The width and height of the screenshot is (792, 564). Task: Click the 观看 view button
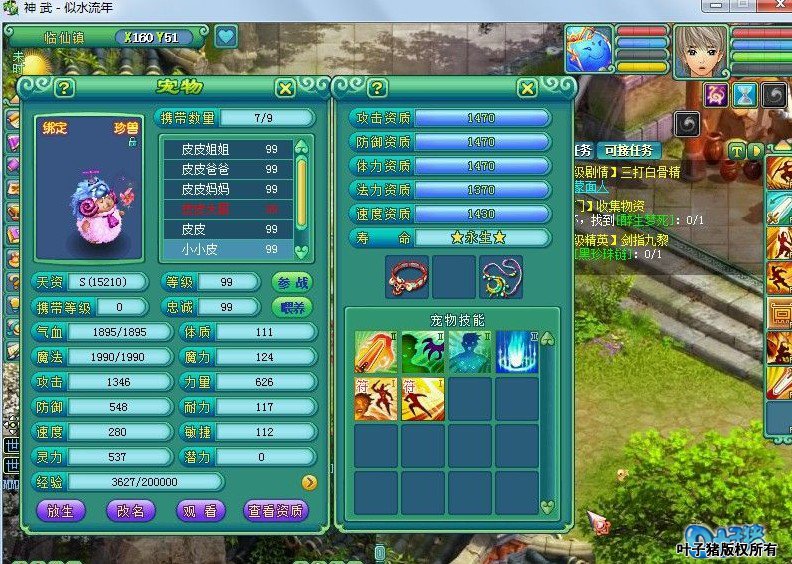pos(199,510)
